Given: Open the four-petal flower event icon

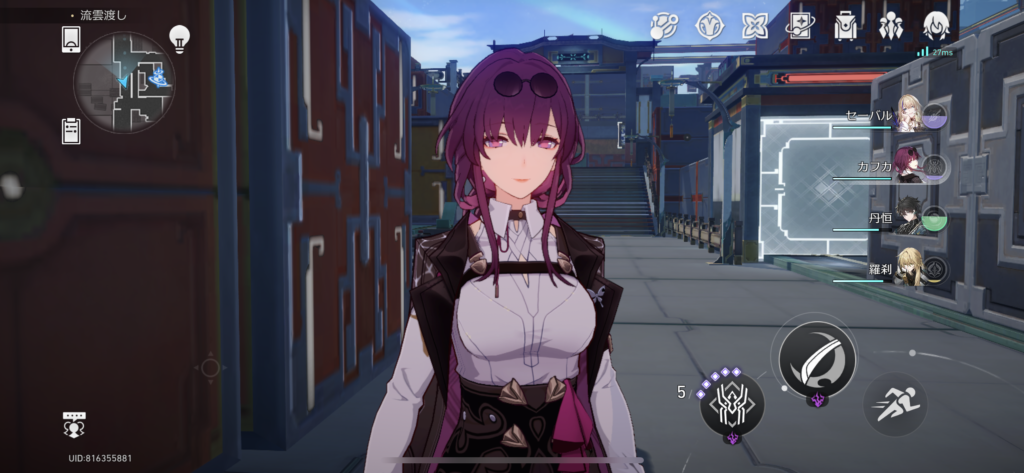Looking at the screenshot, I should pos(754,25).
